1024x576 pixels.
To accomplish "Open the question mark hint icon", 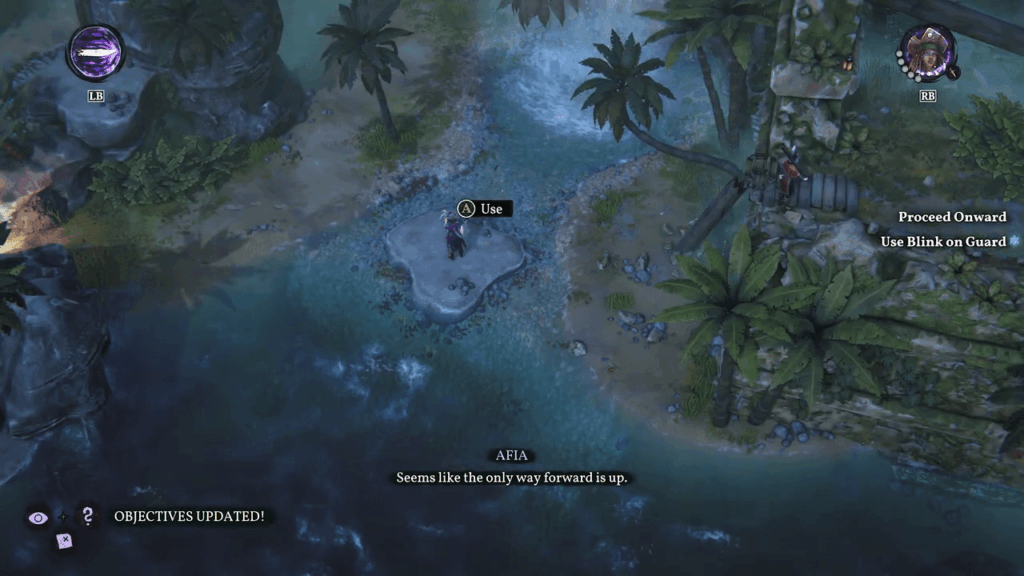I will point(88,516).
